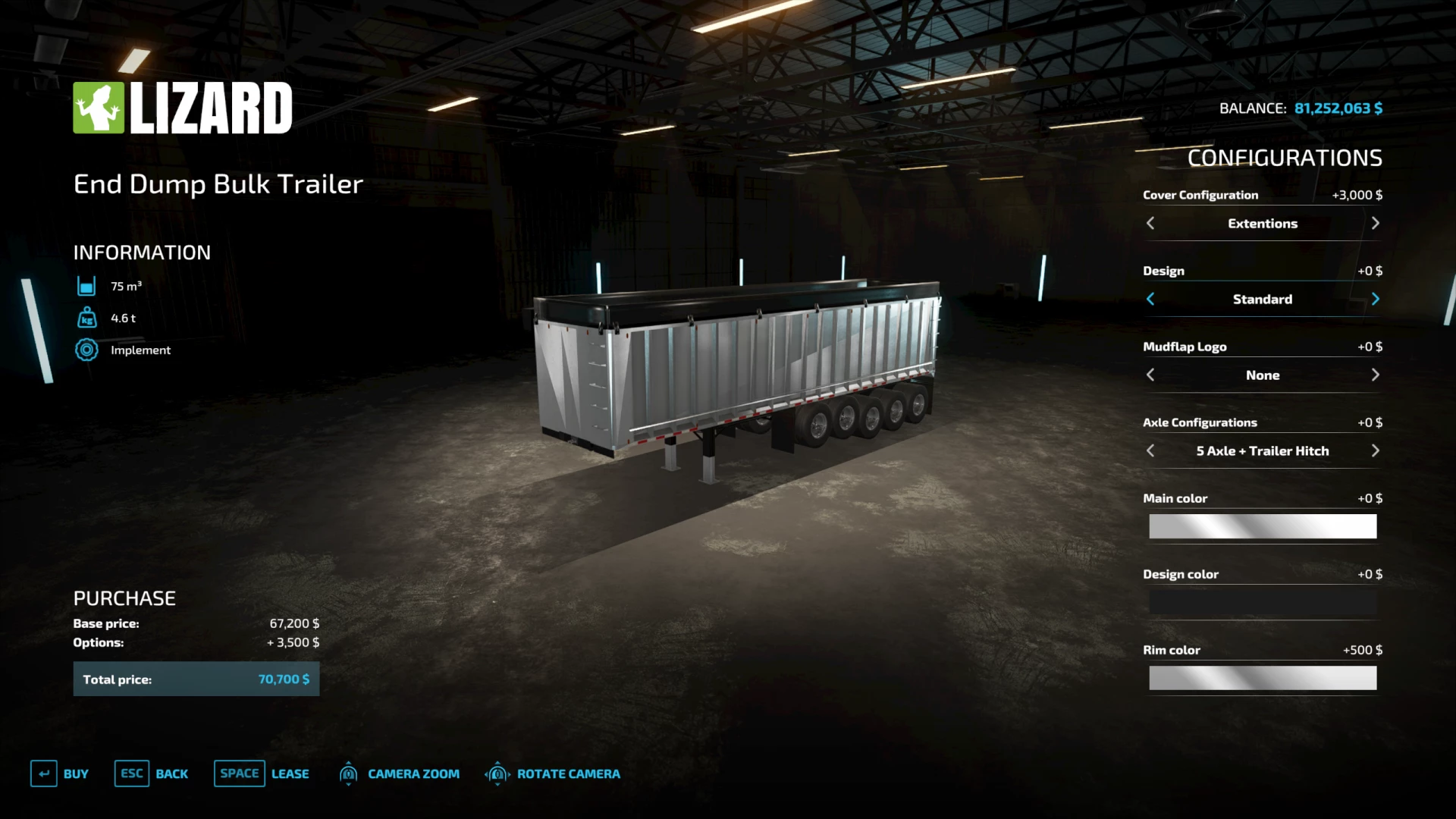Cycle forward through Mudflap Logo options
1456x819 pixels.
coord(1376,375)
